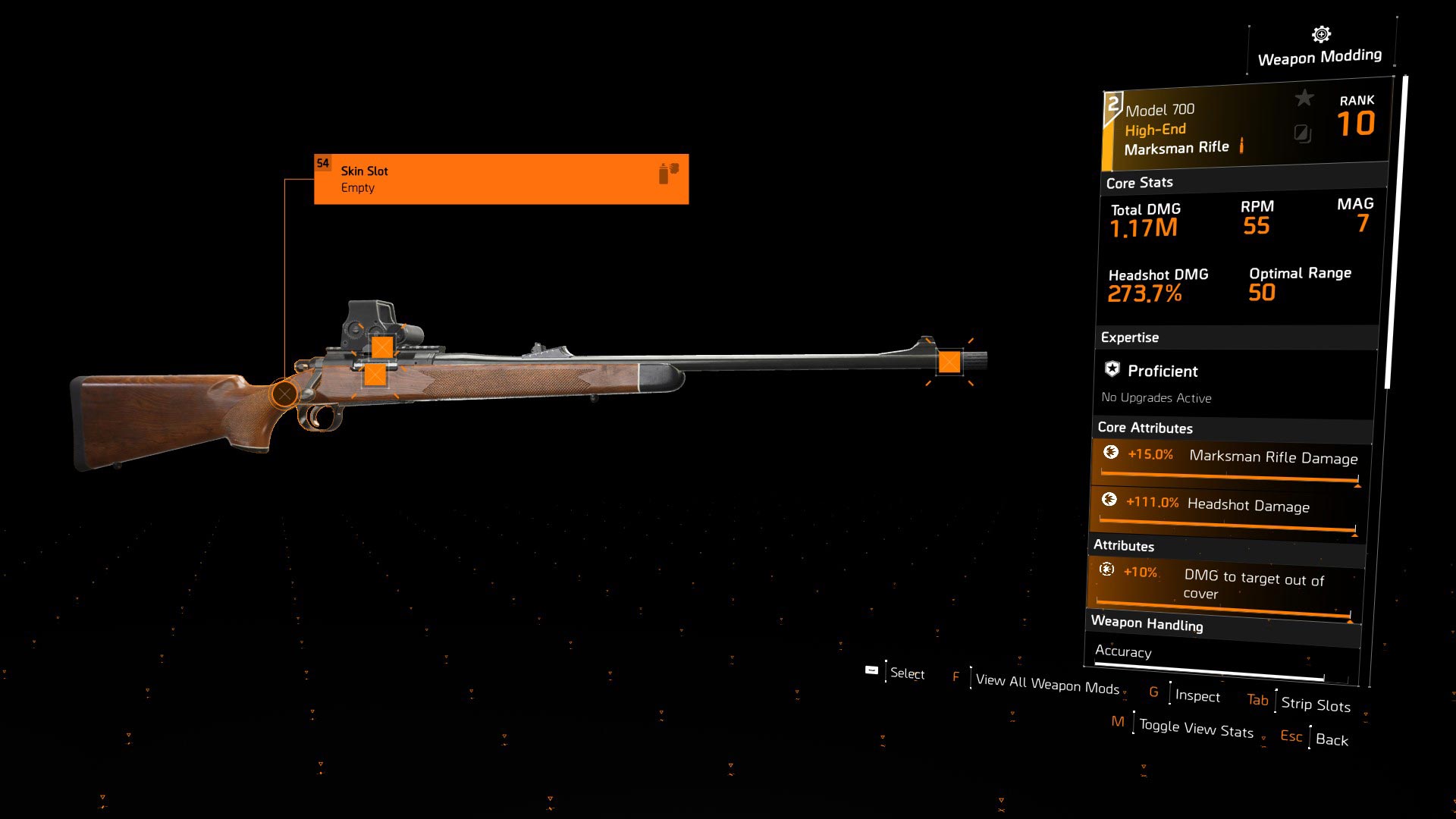Click the Strip Slots button
Viewport: 1456px width, 819px height.
point(1315,704)
